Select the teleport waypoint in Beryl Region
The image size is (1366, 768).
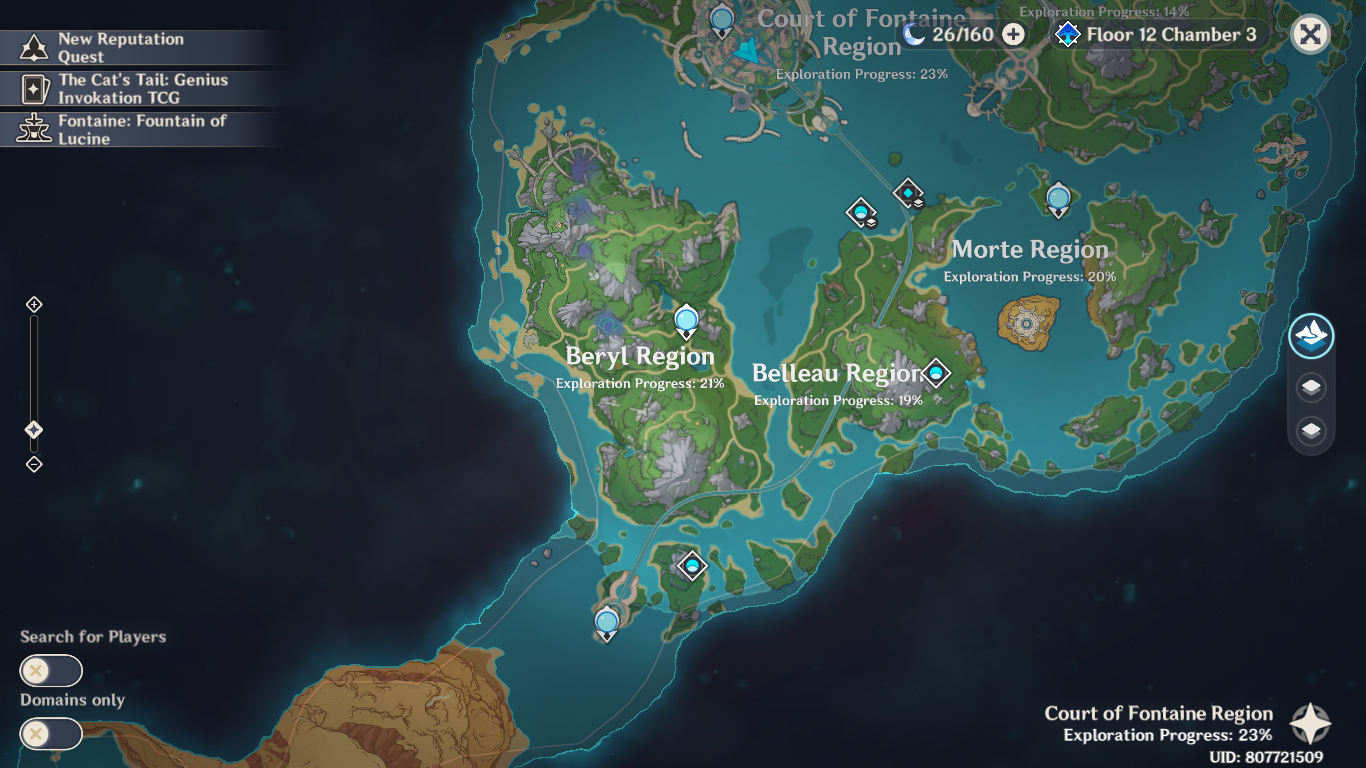[x=686, y=317]
